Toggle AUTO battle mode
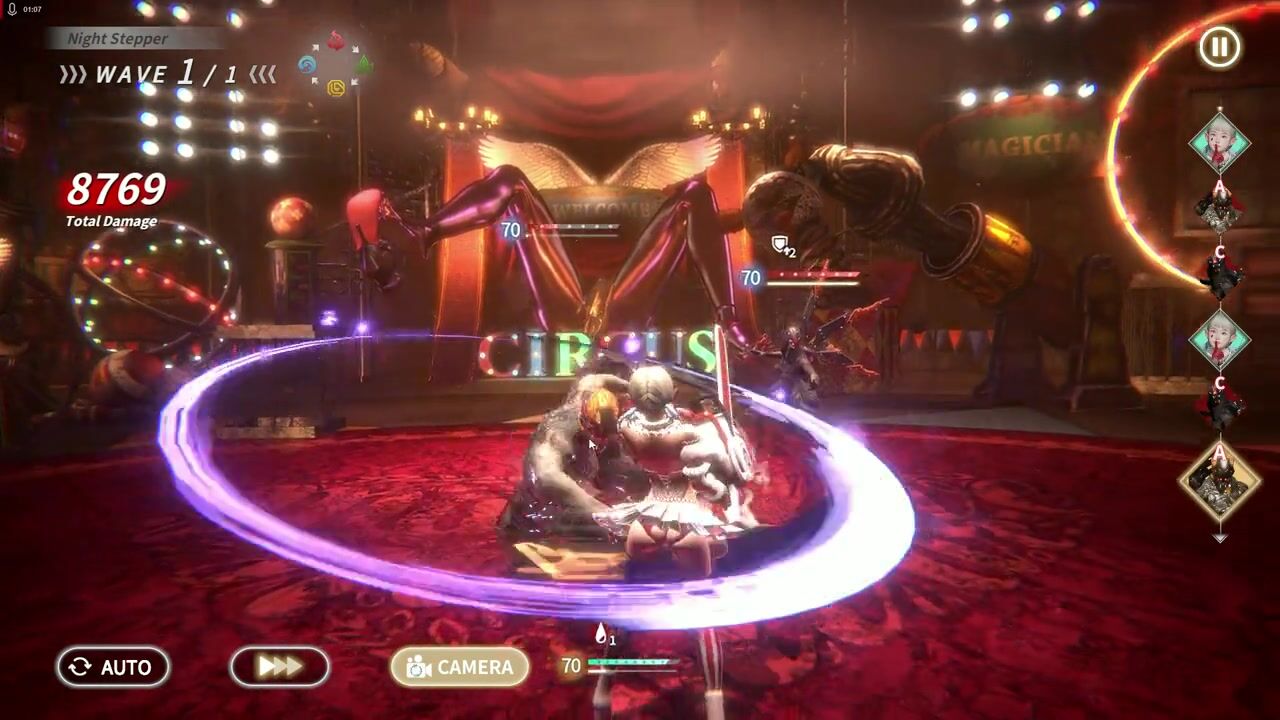 click(x=113, y=667)
